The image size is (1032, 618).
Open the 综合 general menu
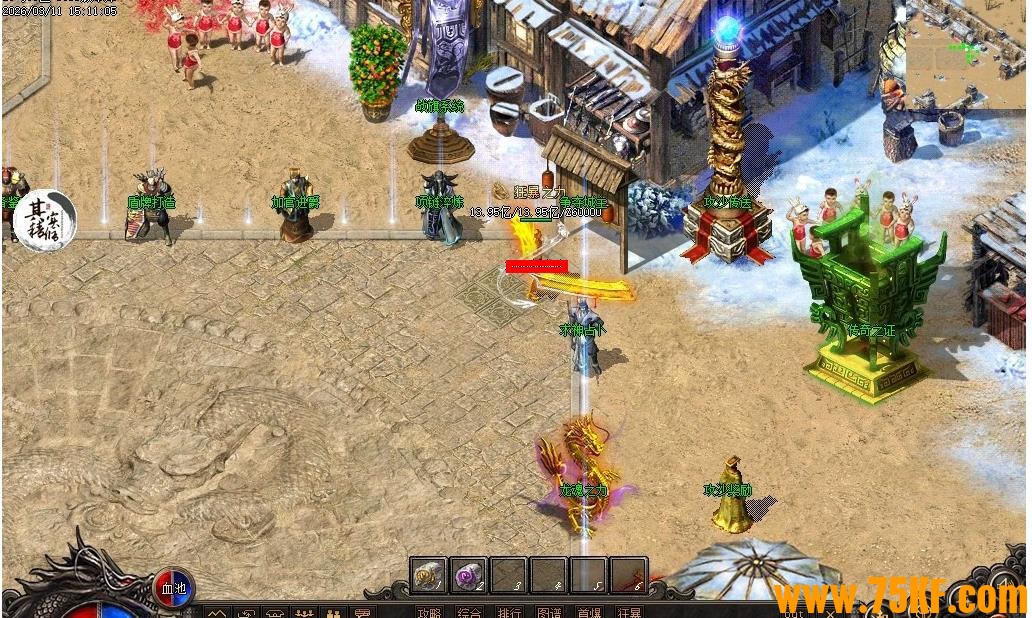pos(469,611)
